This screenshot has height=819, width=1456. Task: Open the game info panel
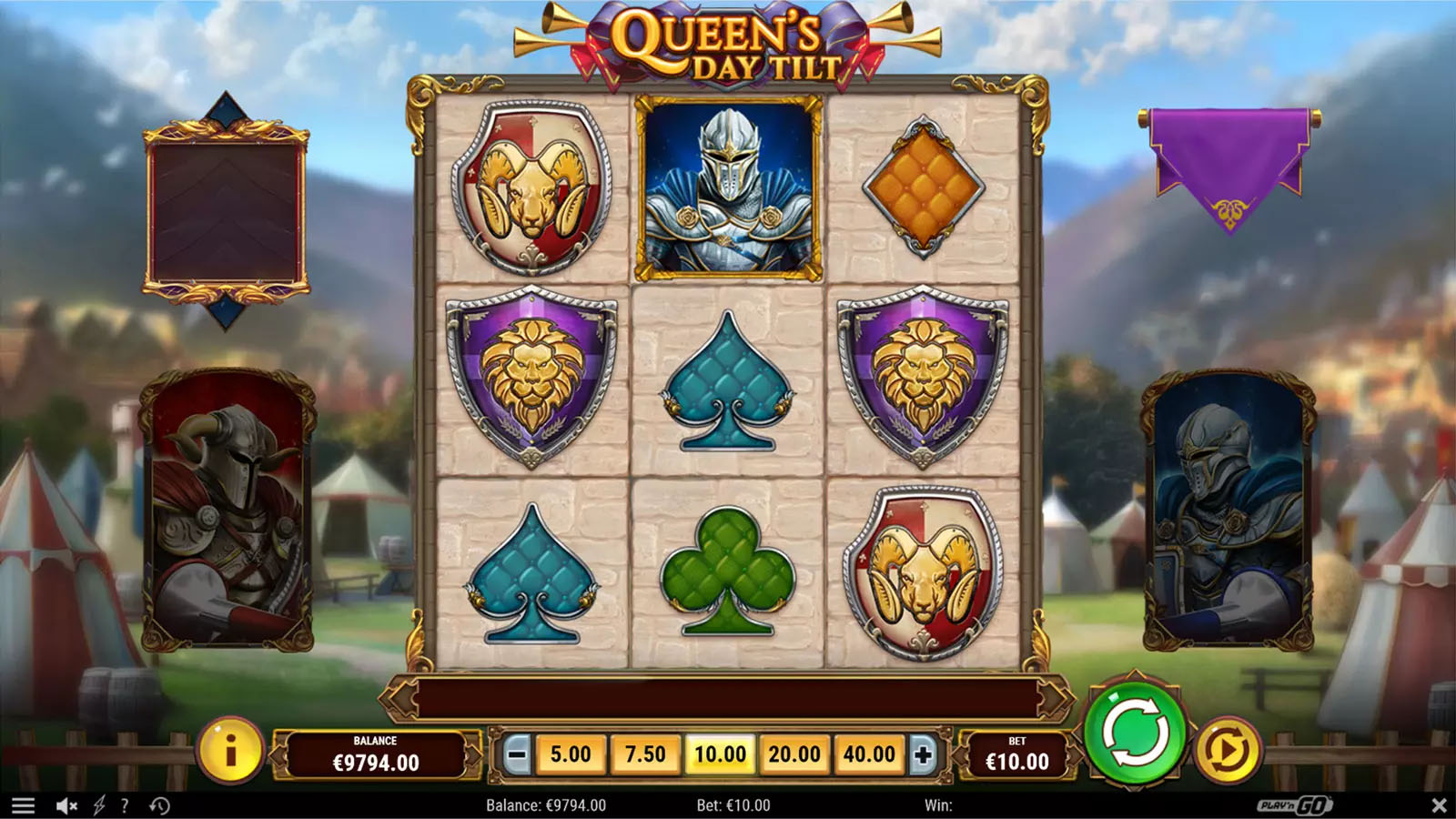click(230, 753)
